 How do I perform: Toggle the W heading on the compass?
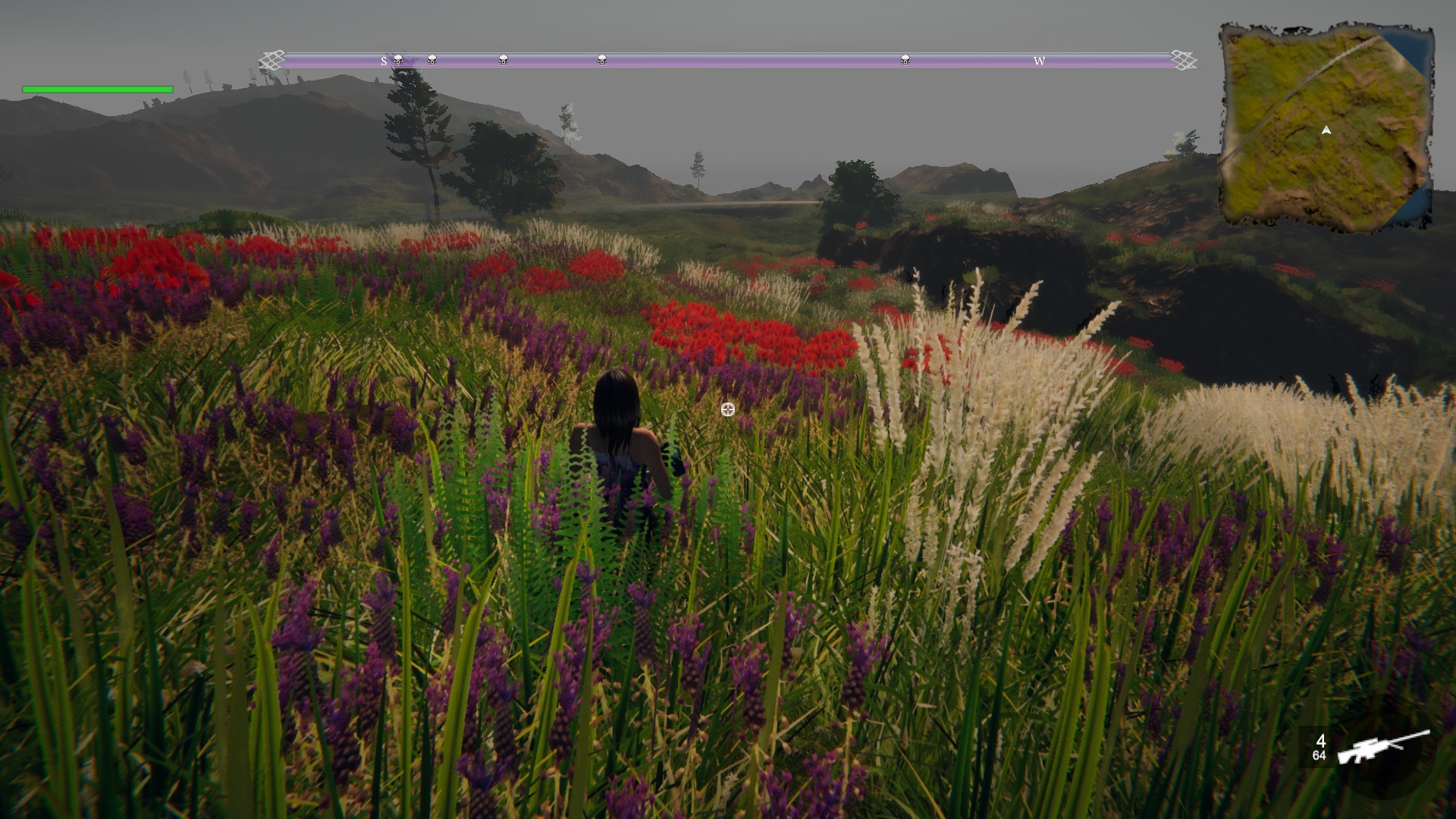(1040, 60)
